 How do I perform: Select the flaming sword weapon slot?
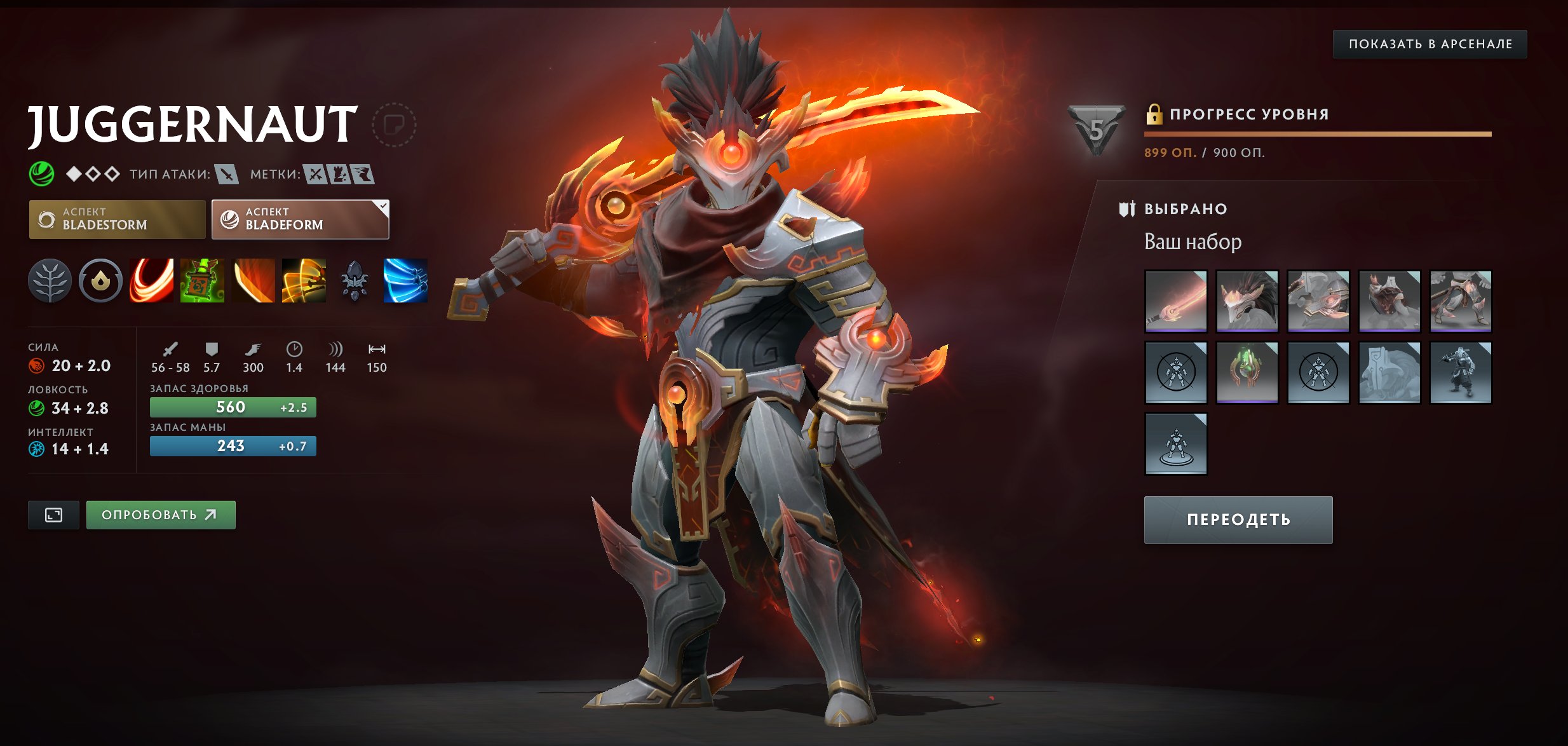pyautogui.click(x=1176, y=301)
